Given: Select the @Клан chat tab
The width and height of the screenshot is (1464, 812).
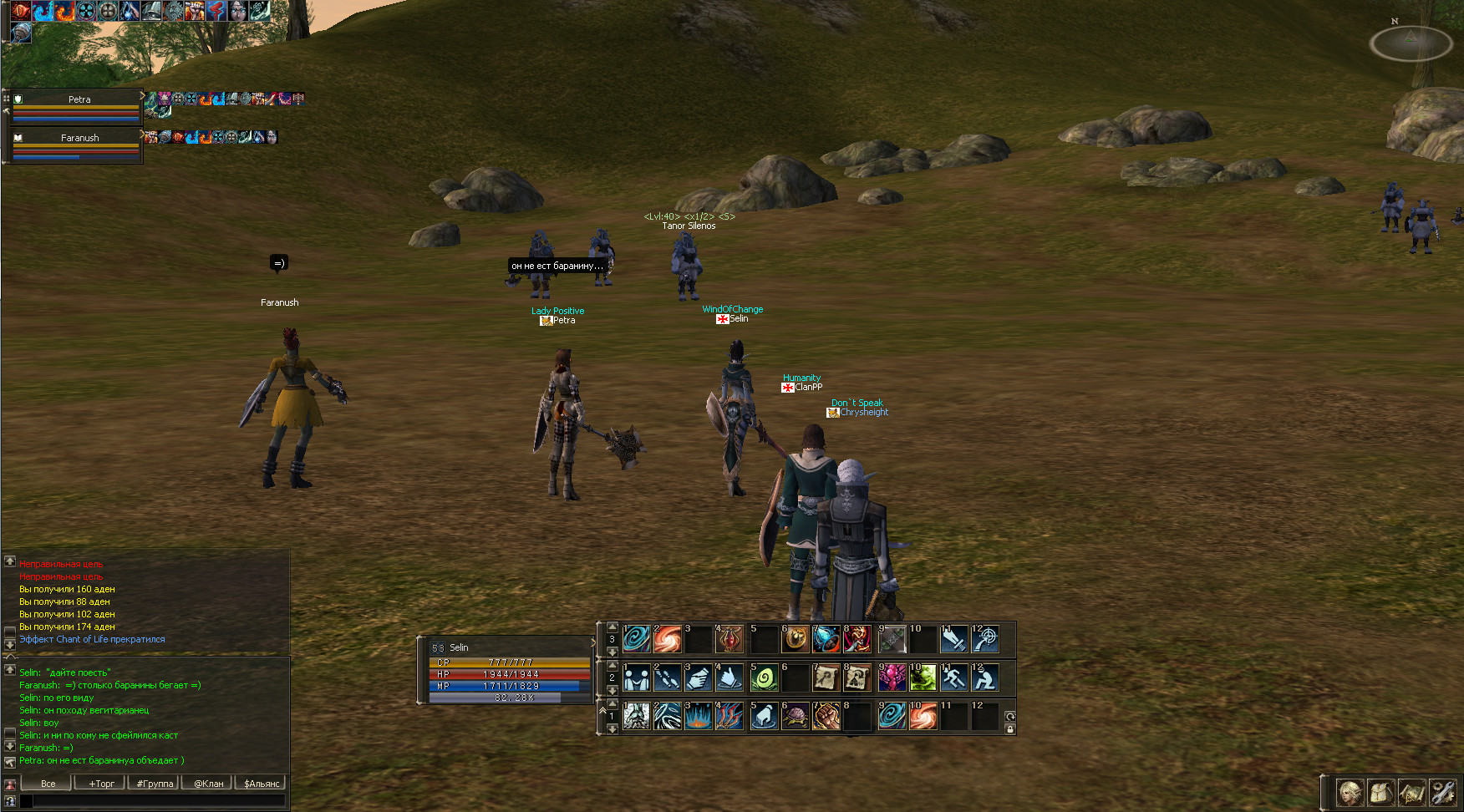Looking at the screenshot, I should click(208, 784).
